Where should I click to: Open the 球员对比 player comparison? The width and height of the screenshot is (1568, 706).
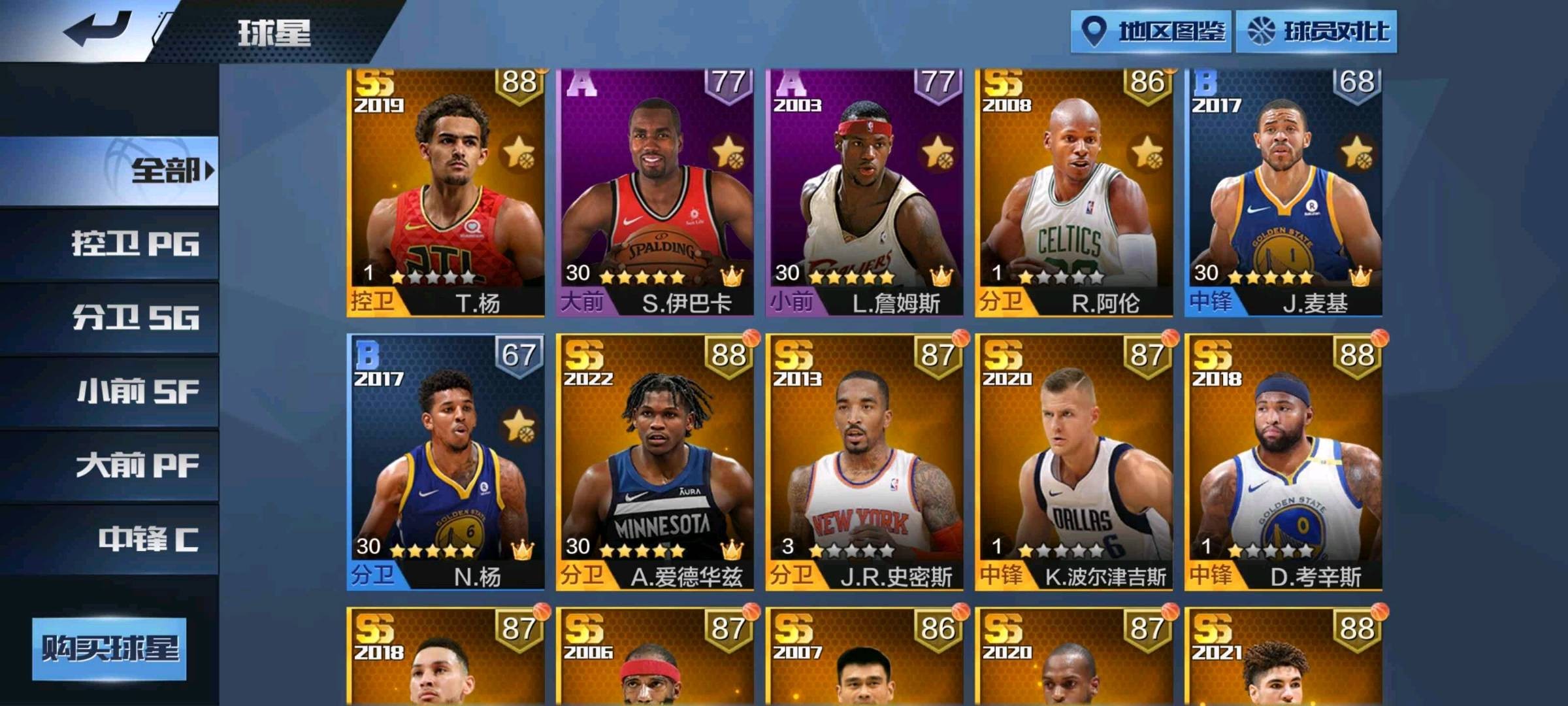coord(1316,31)
